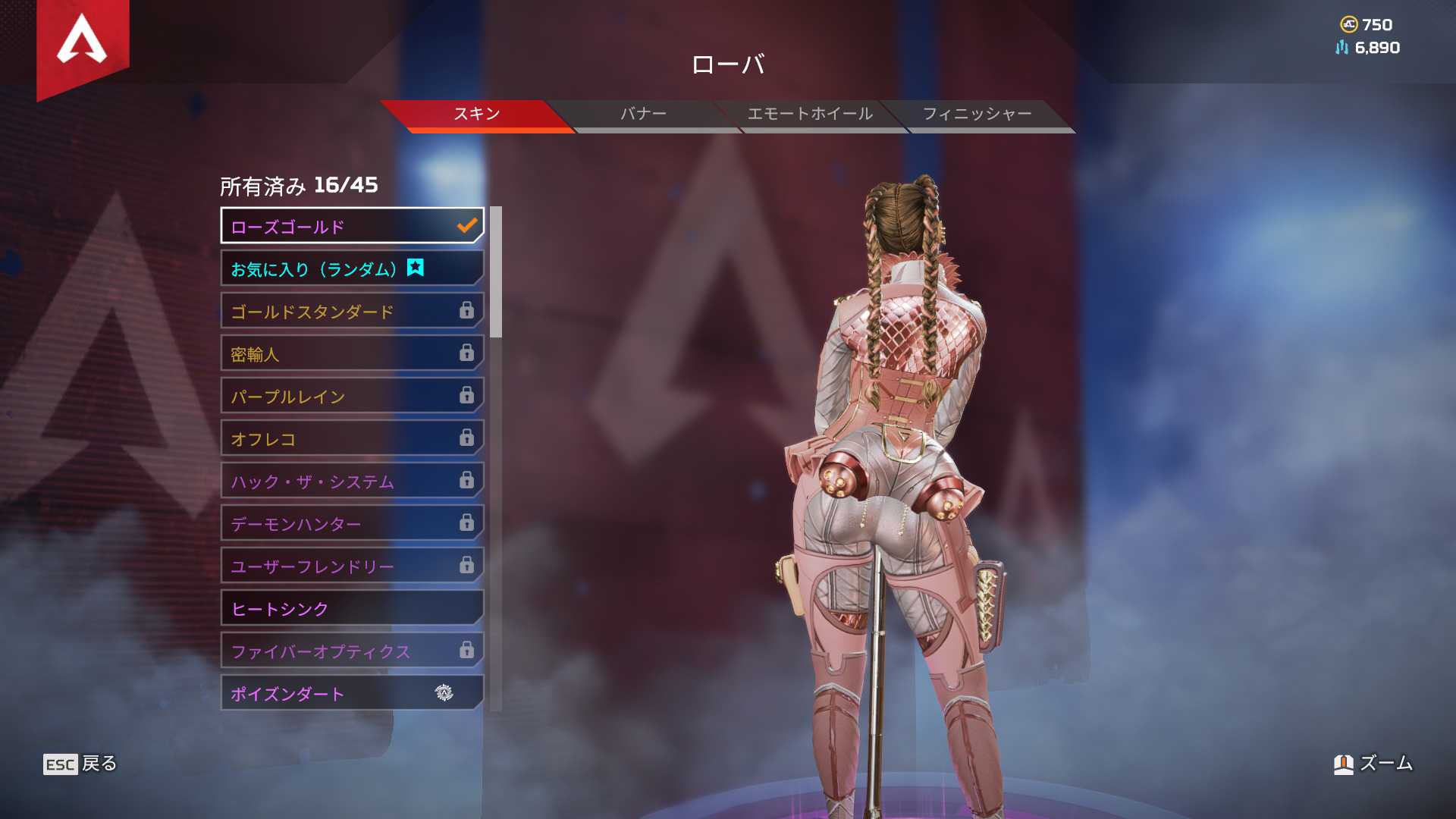
Task: Select the パープルレイン skin
Action: [352, 396]
